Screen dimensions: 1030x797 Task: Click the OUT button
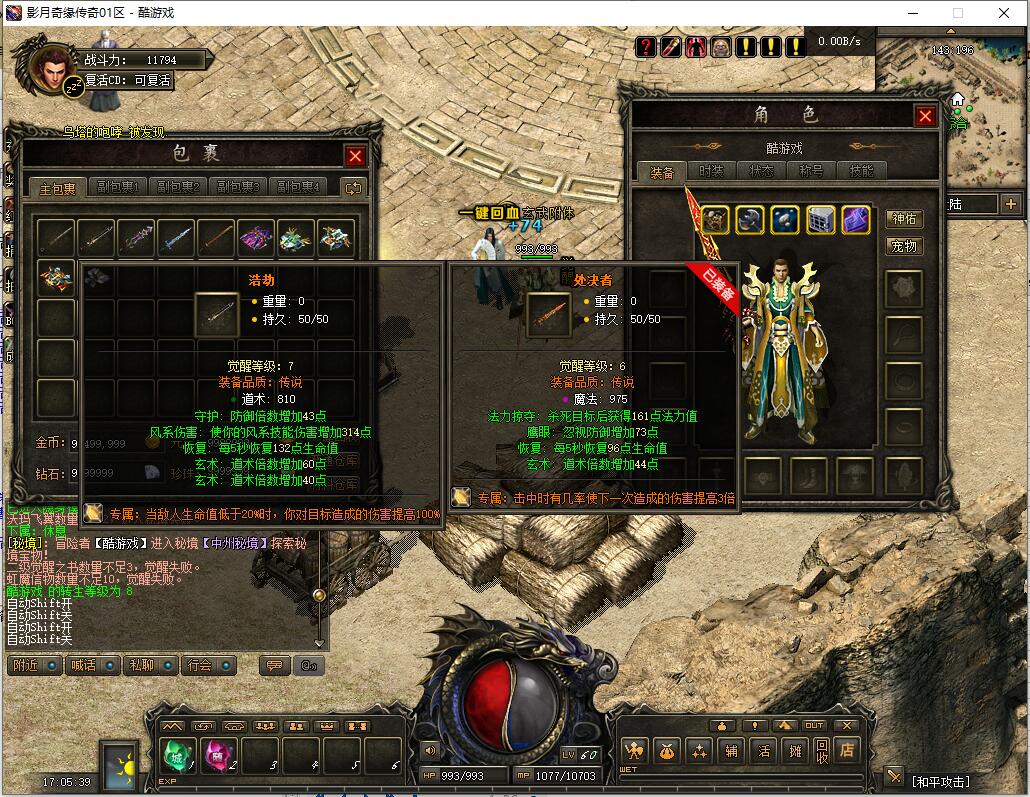click(x=814, y=725)
